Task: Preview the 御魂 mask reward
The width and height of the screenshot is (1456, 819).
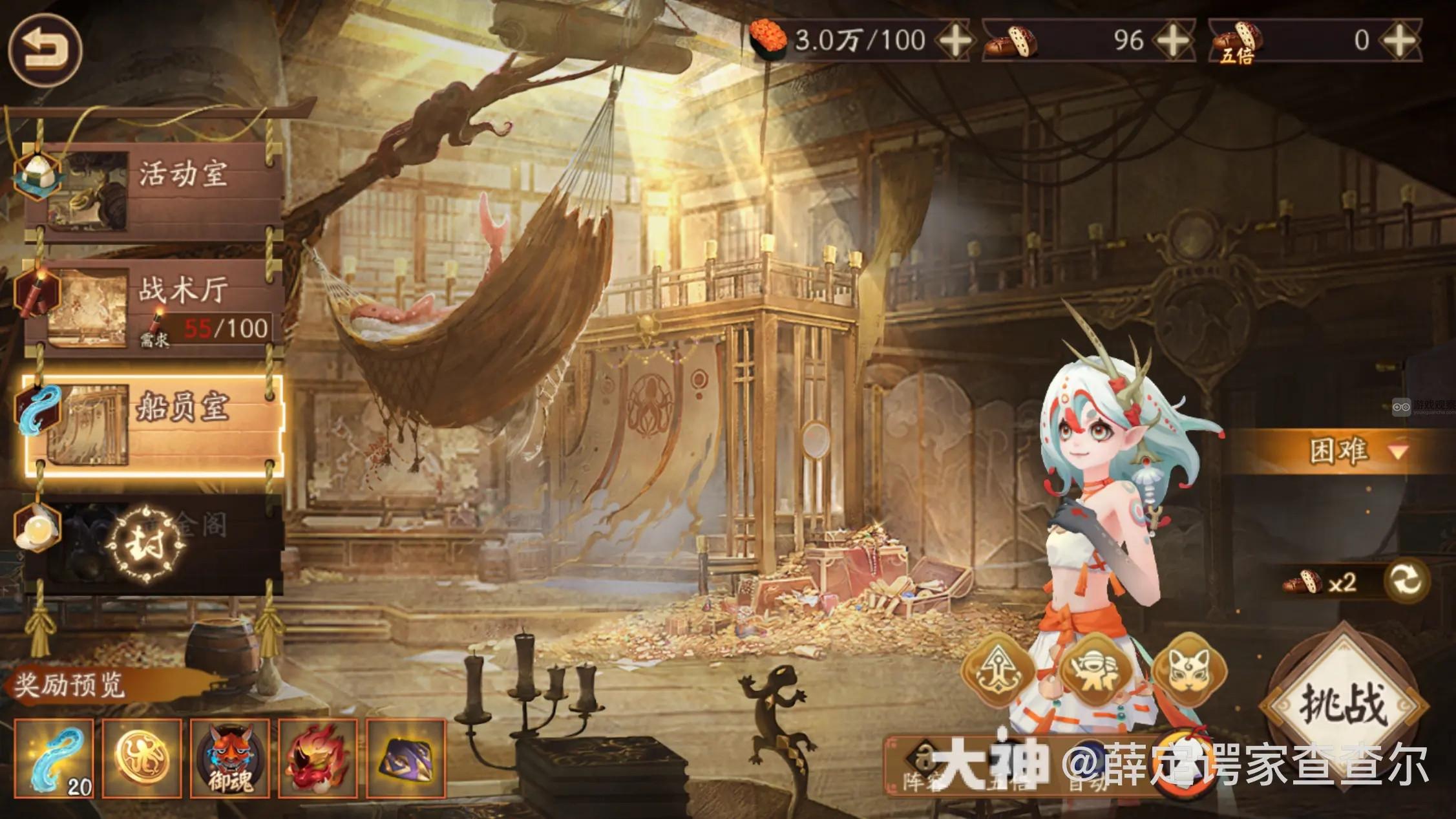Action: [229, 759]
